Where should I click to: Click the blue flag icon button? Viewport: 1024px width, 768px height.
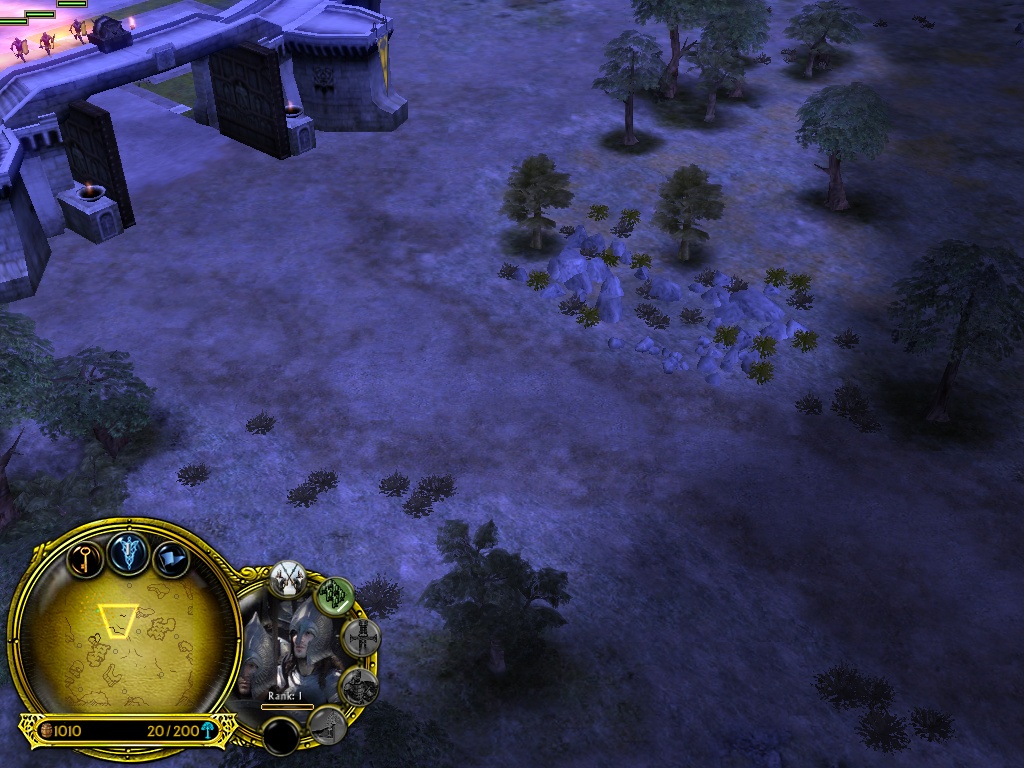coord(172,558)
